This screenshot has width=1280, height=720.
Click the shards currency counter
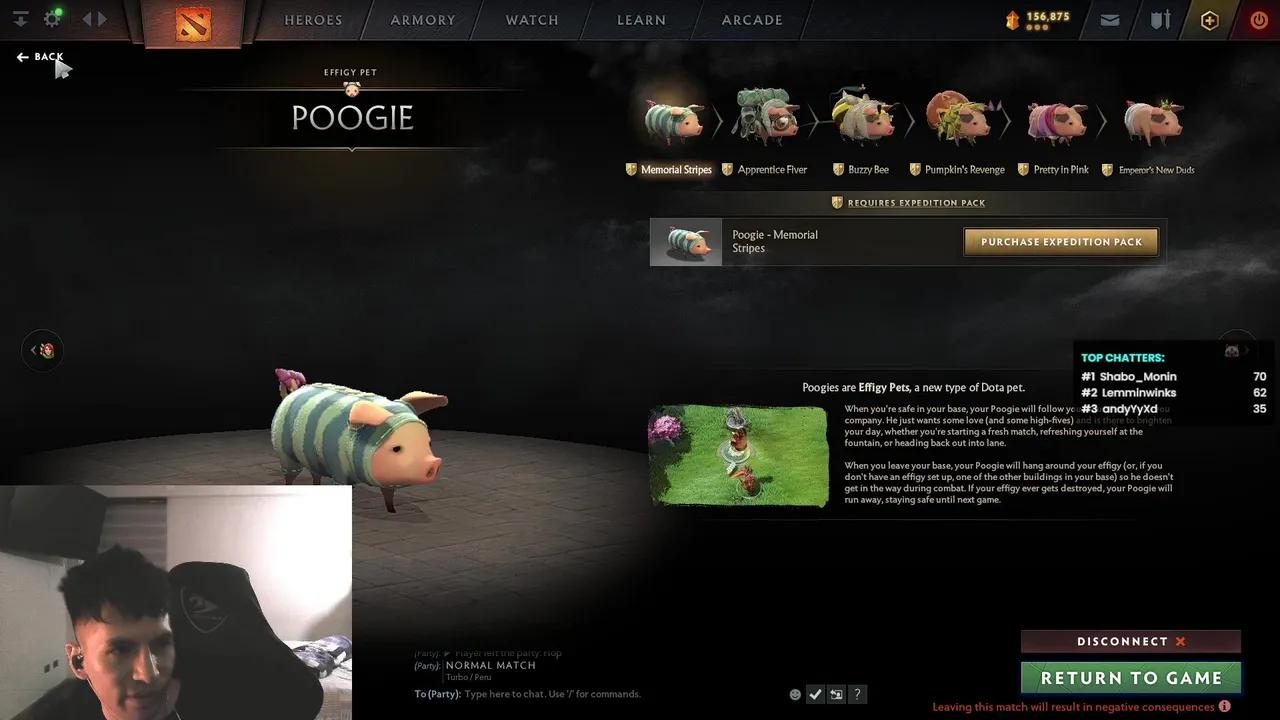(1036, 17)
